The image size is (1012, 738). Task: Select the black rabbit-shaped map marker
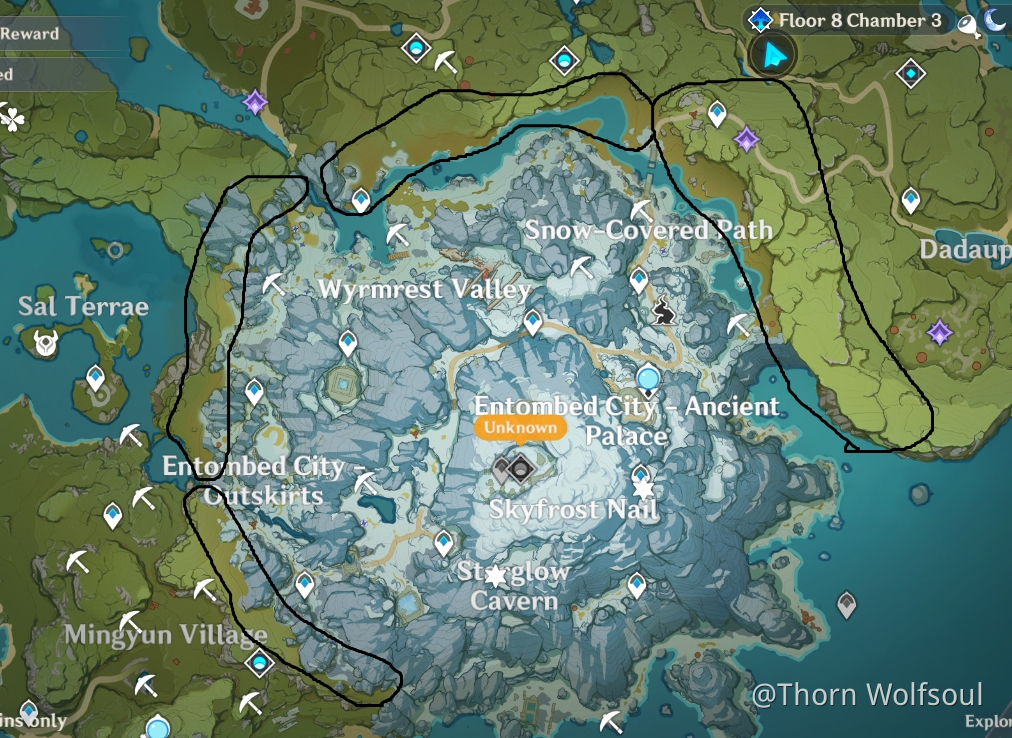pos(663,314)
